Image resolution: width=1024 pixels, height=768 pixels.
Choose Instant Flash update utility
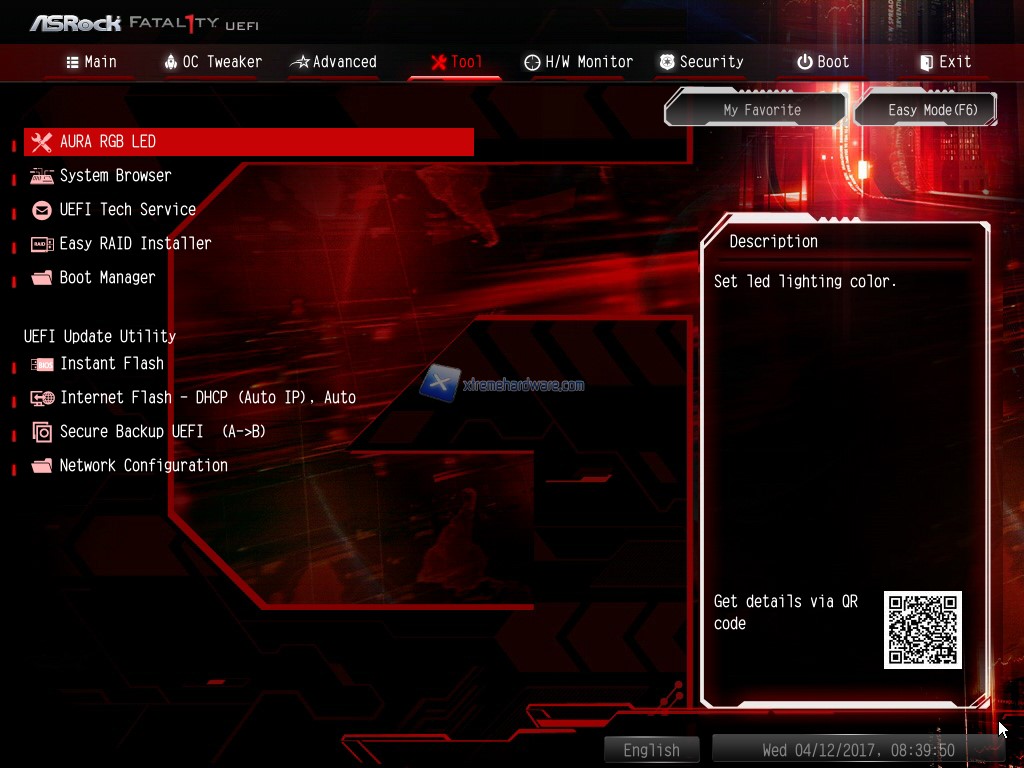[111, 364]
